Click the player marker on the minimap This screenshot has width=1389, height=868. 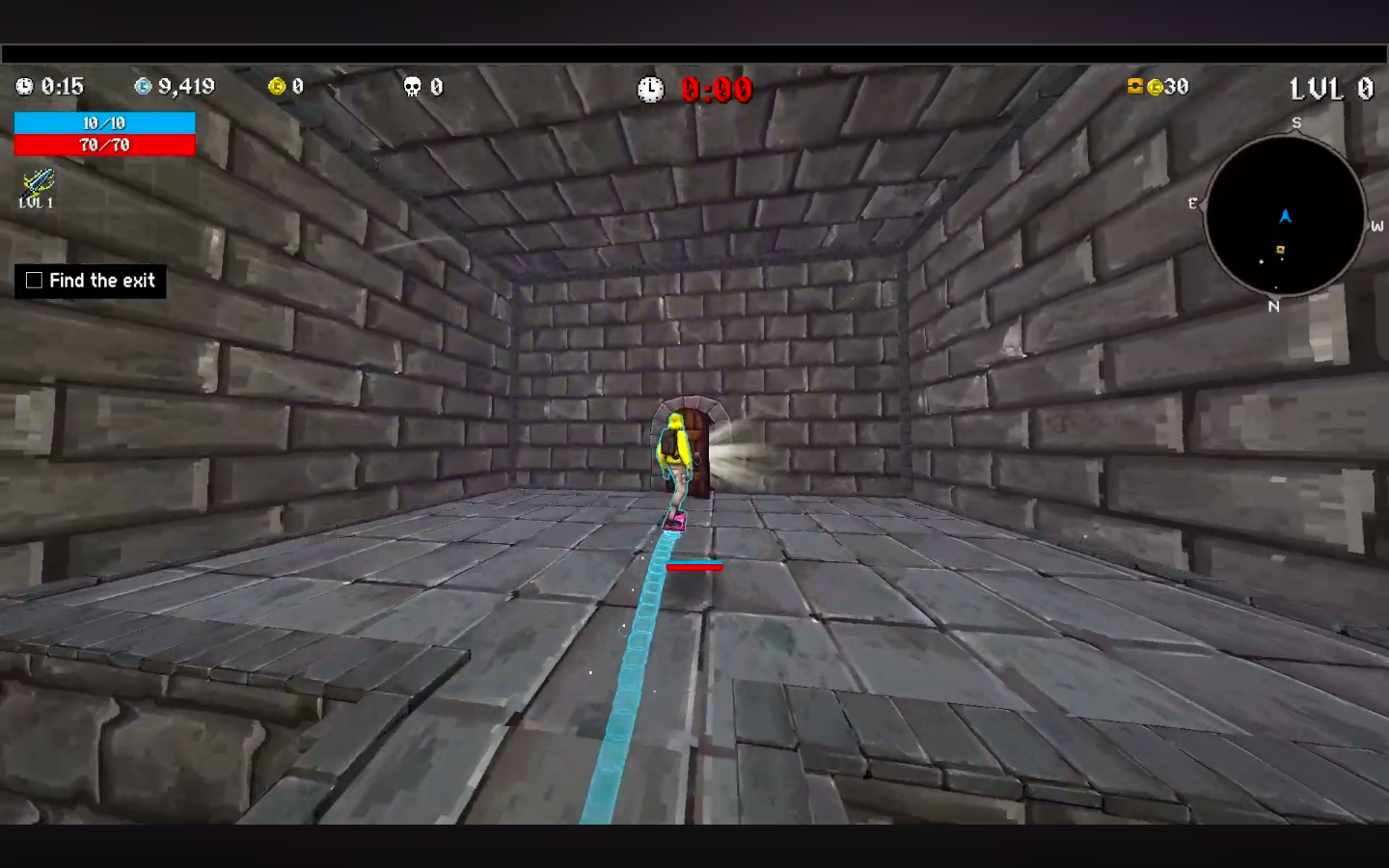click(1286, 217)
